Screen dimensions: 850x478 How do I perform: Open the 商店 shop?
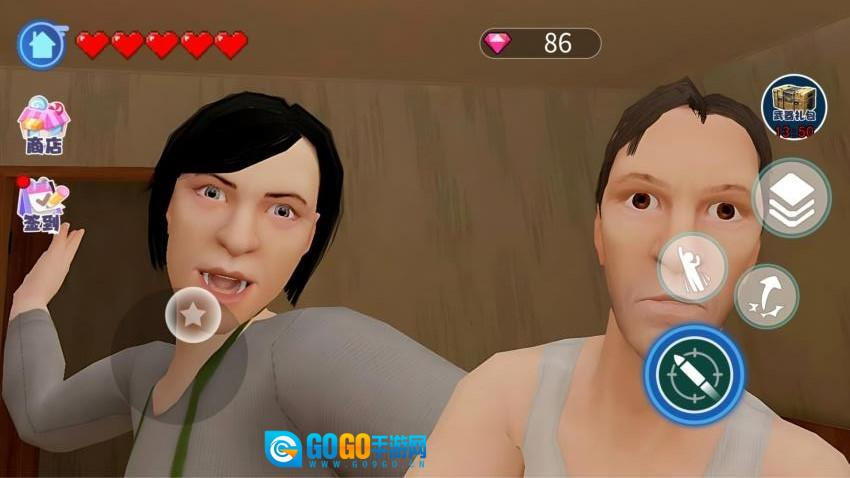click(43, 125)
